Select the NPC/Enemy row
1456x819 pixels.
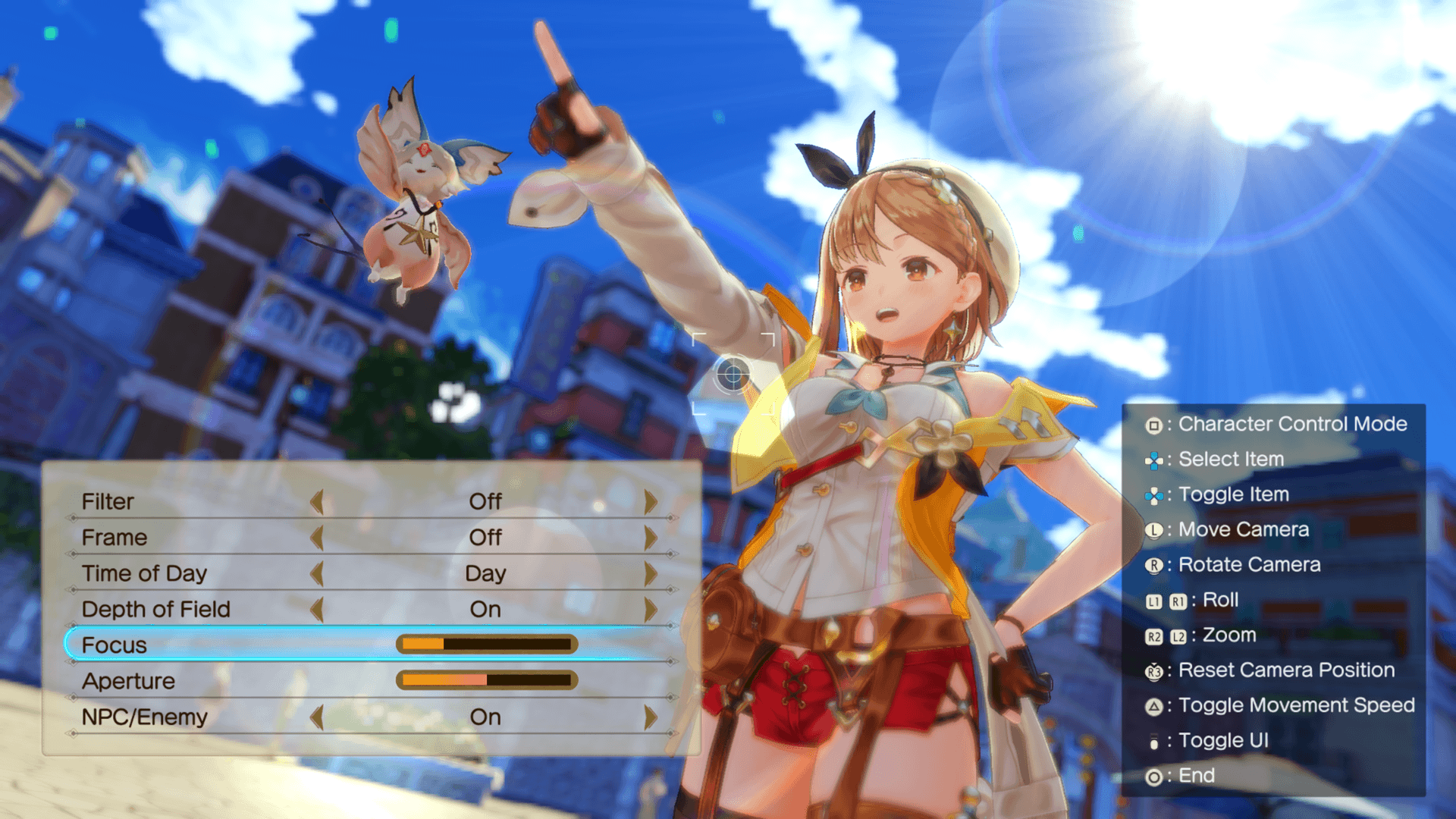pos(144,717)
